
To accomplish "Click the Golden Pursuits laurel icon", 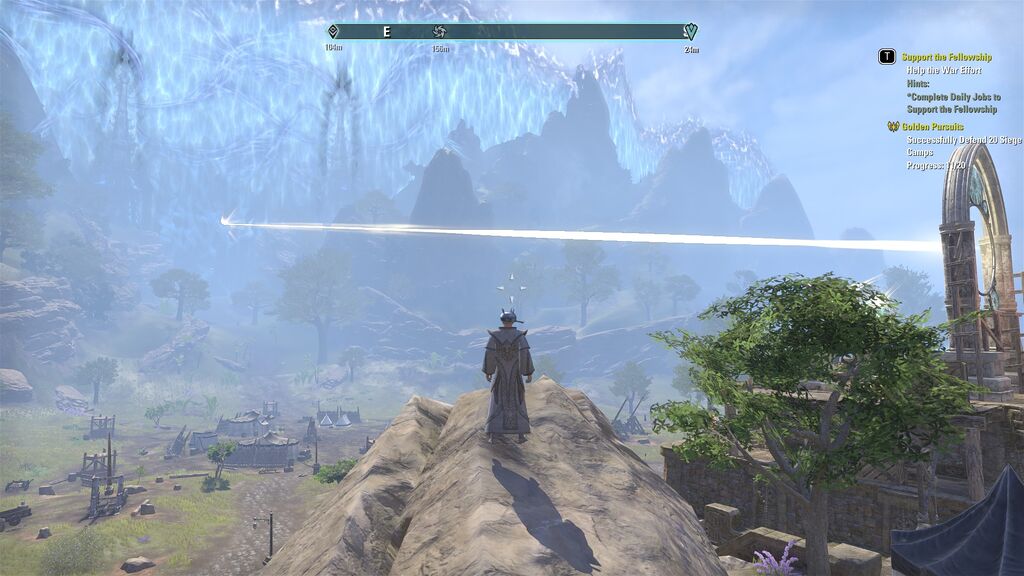I will coord(893,127).
